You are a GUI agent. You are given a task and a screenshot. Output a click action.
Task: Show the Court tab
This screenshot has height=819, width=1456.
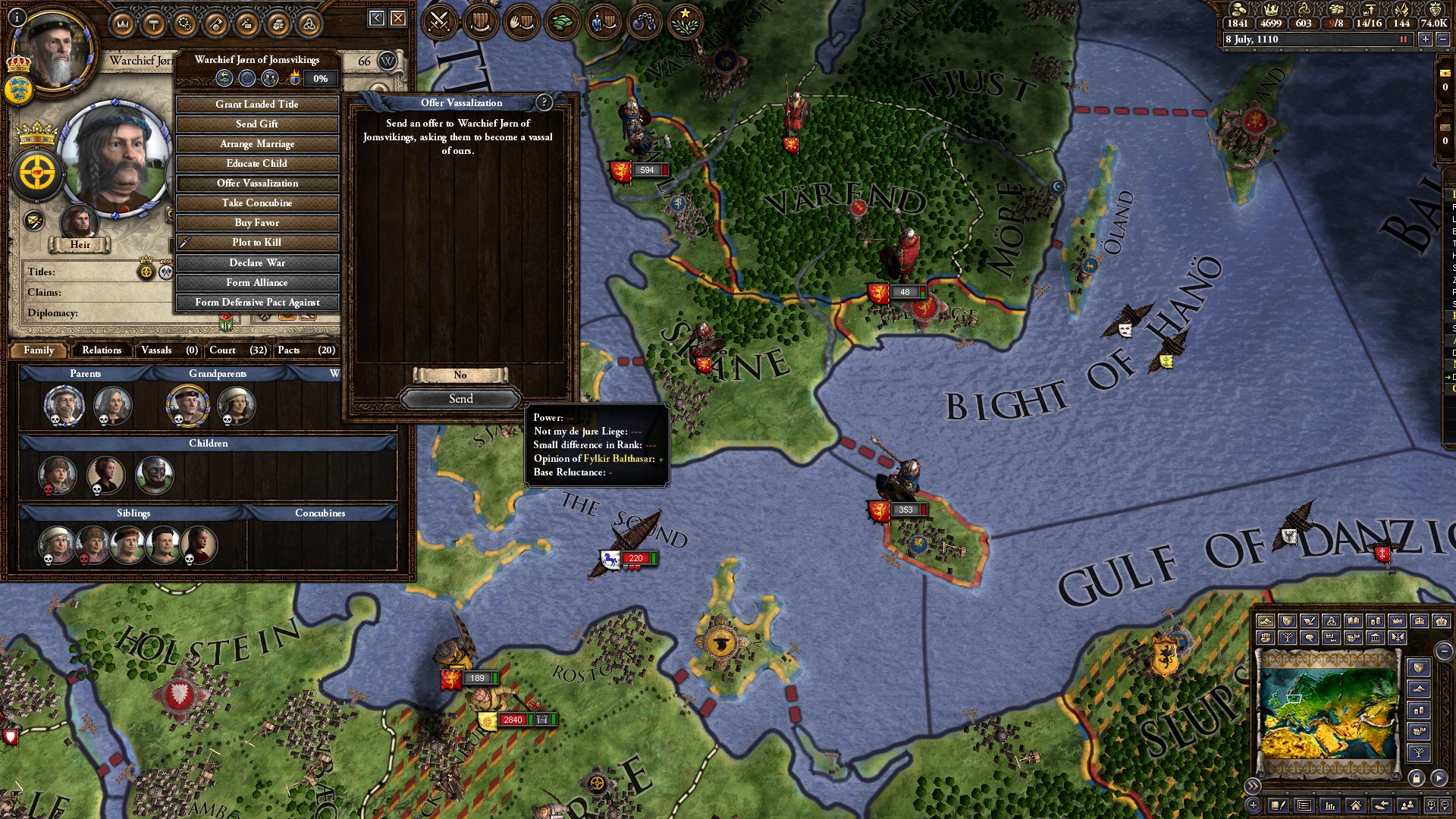222,350
